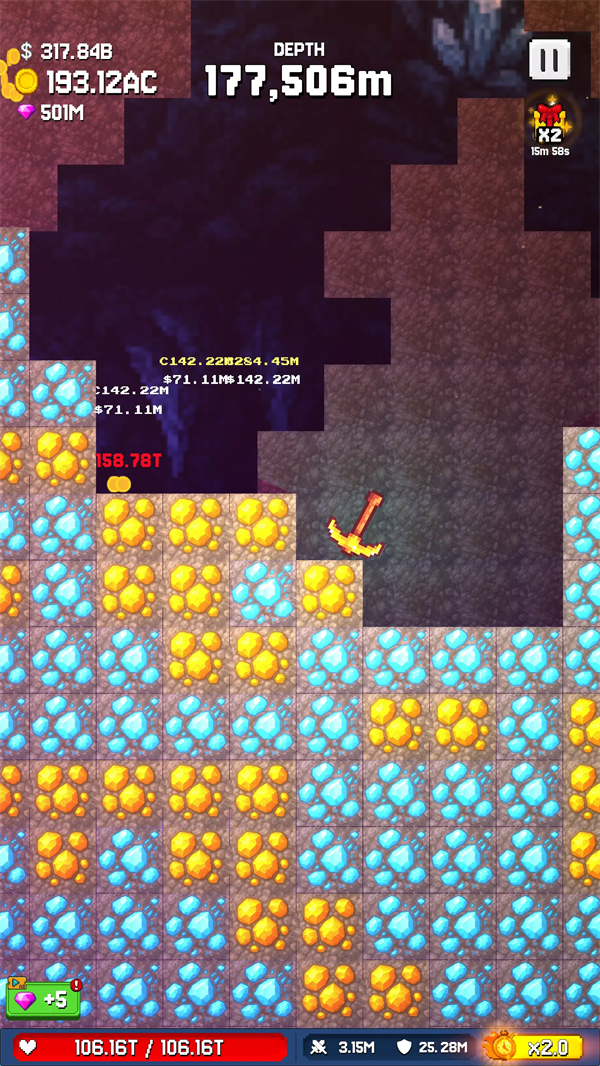Pause the game
This screenshot has width=600, height=1066.
(x=549, y=60)
